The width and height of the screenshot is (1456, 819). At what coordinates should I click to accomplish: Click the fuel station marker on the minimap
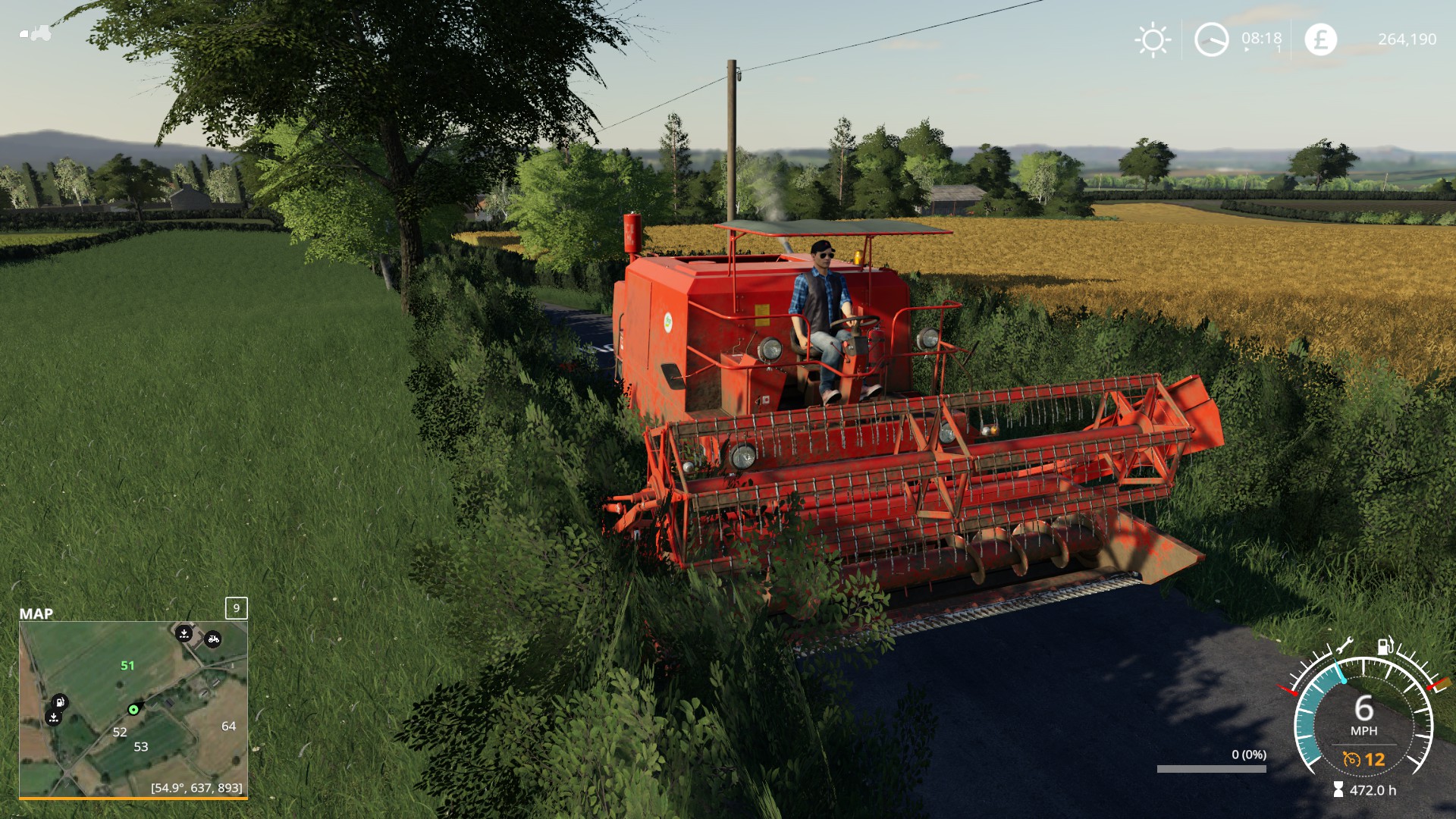point(60,701)
